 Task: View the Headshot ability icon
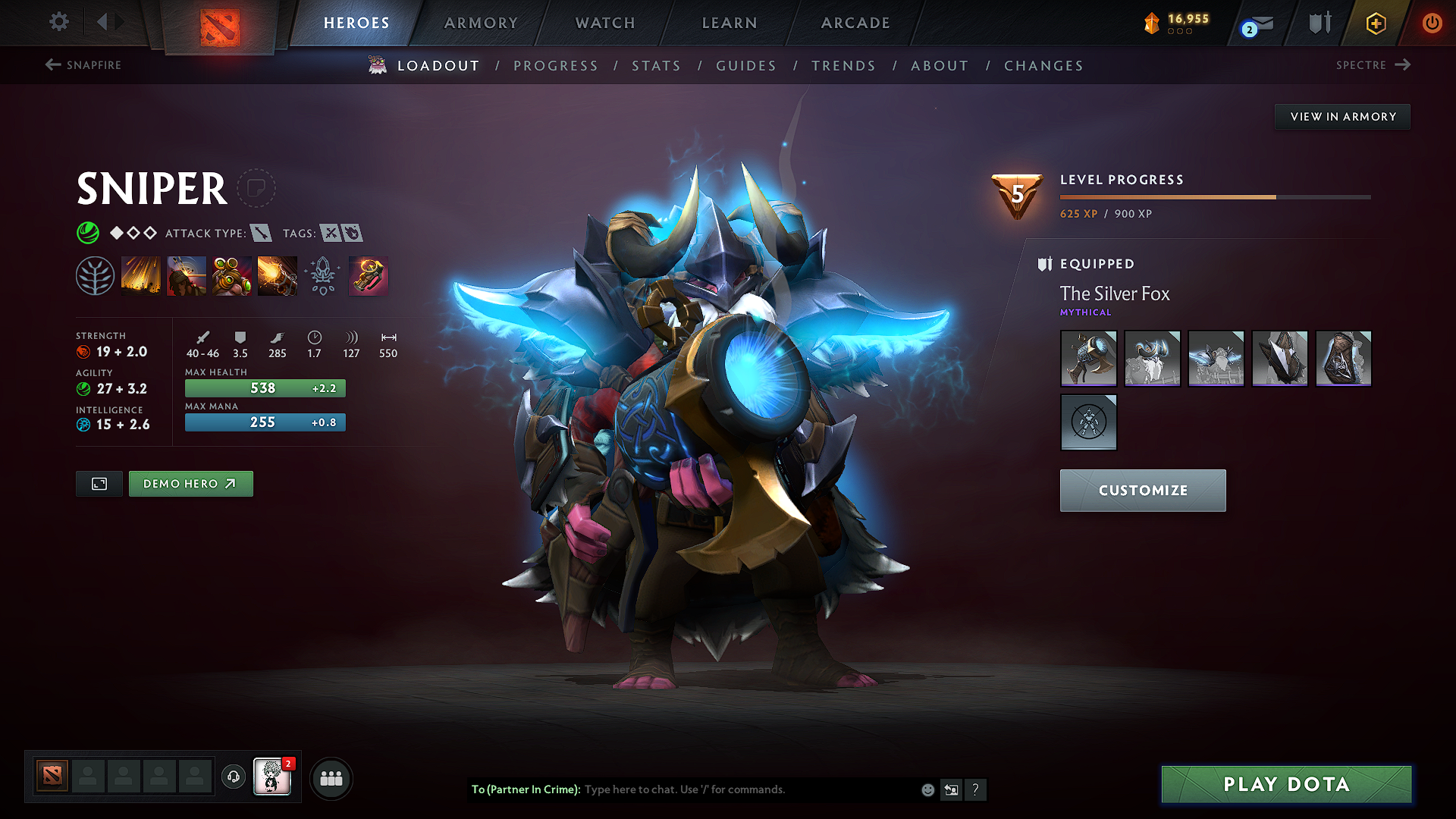click(x=187, y=275)
